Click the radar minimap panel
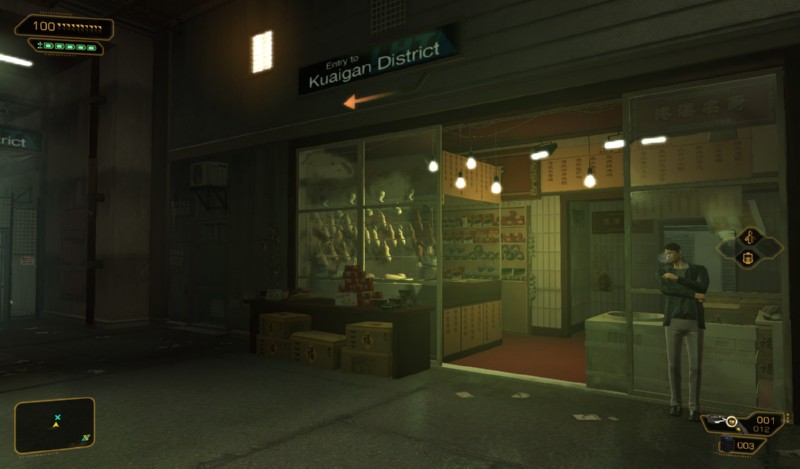Screen dimensions: 800x469 [x=54, y=425]
